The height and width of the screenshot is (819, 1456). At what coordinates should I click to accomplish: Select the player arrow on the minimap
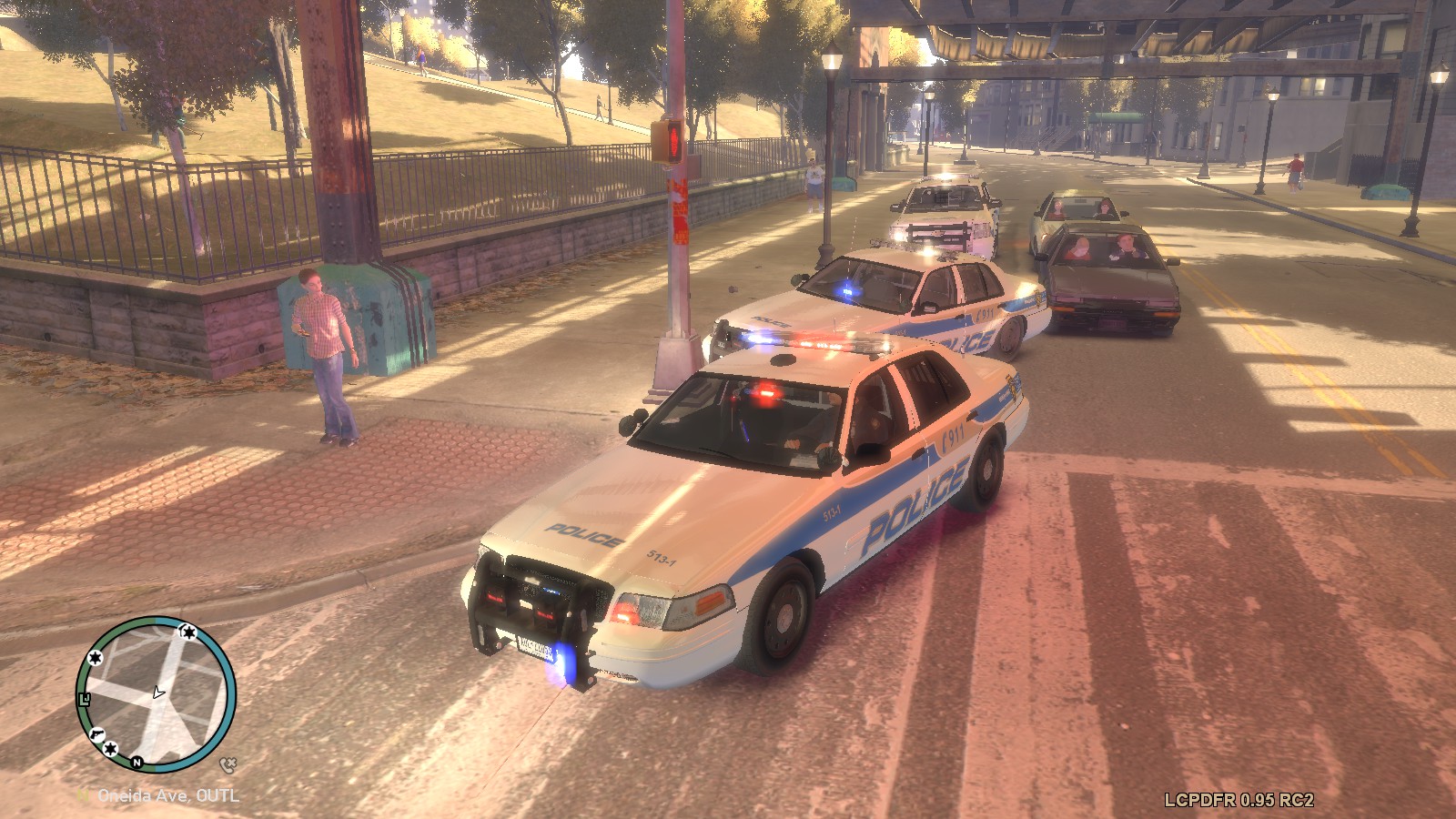(159, 693)
